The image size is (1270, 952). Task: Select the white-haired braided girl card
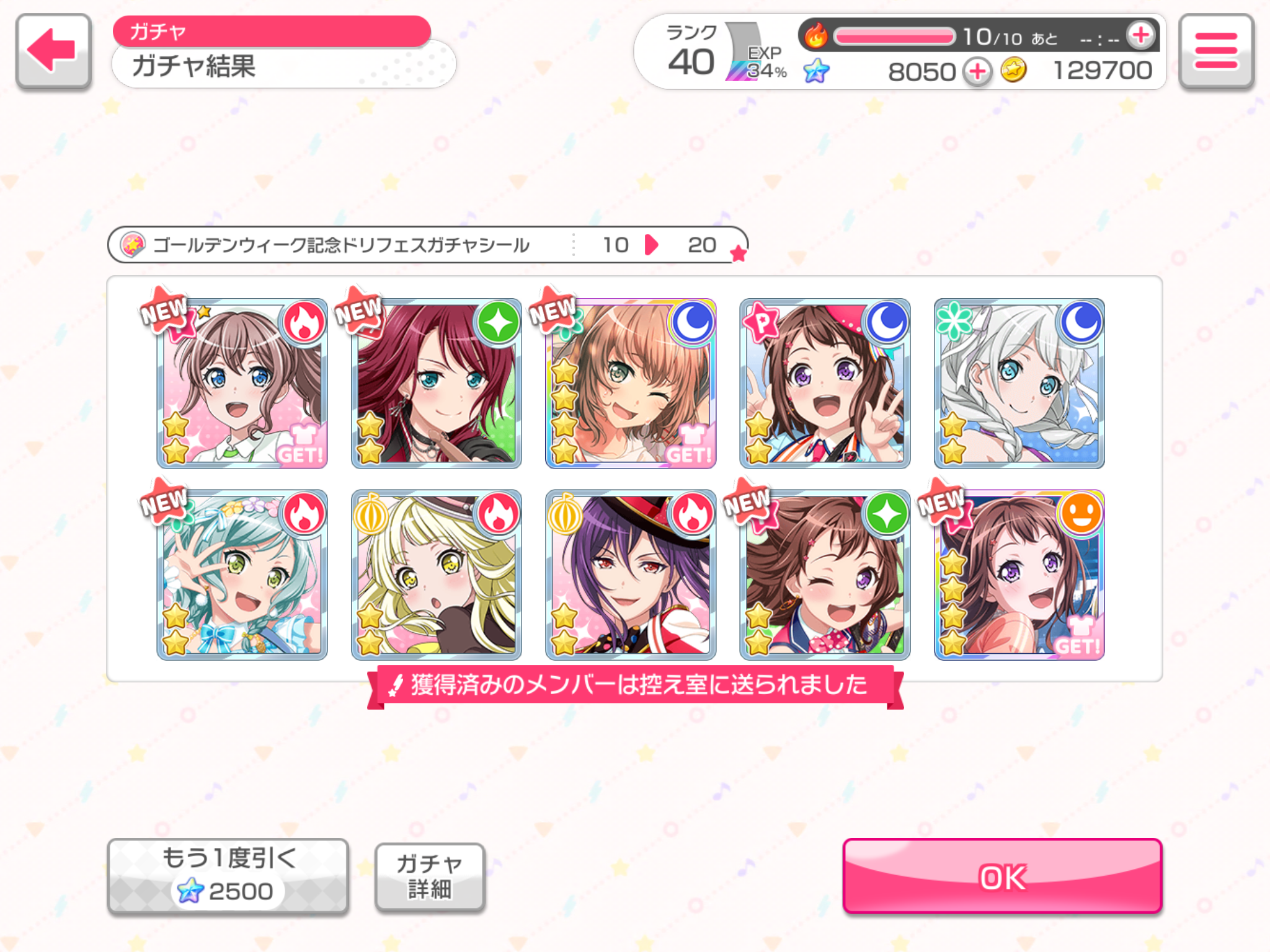point(1019,384)
